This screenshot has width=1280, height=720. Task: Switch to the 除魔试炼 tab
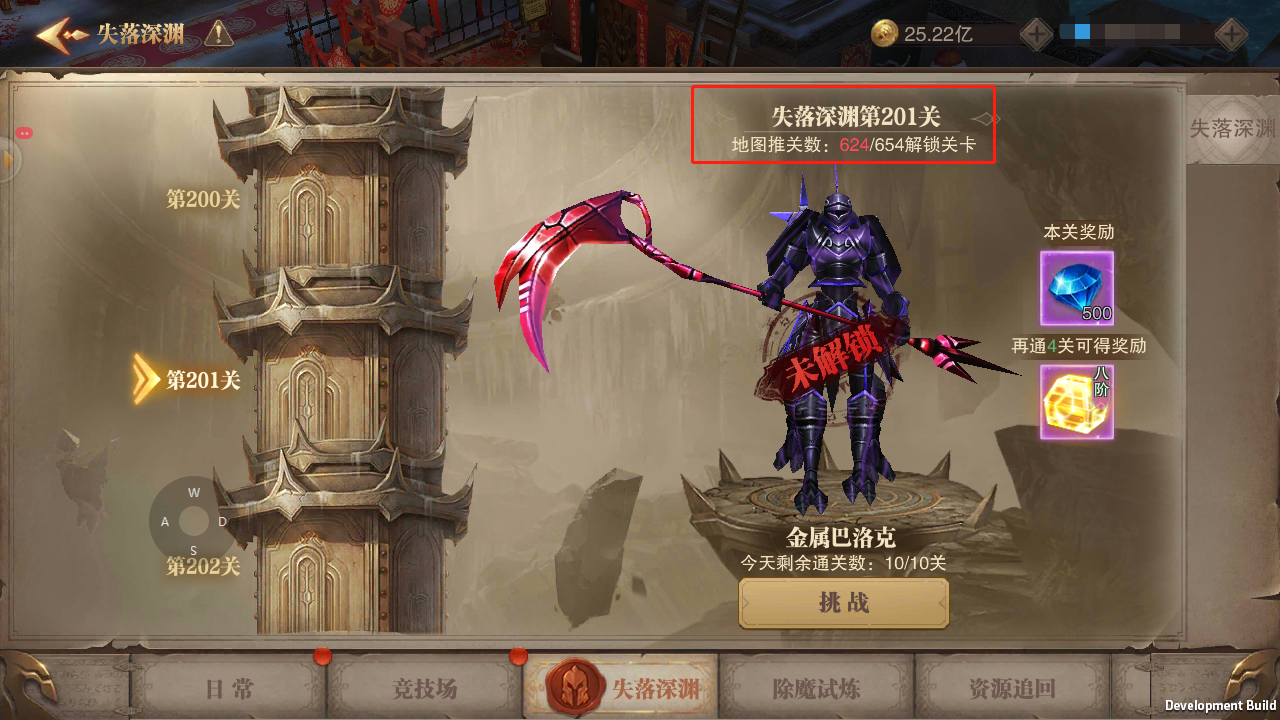pos(815,687)
